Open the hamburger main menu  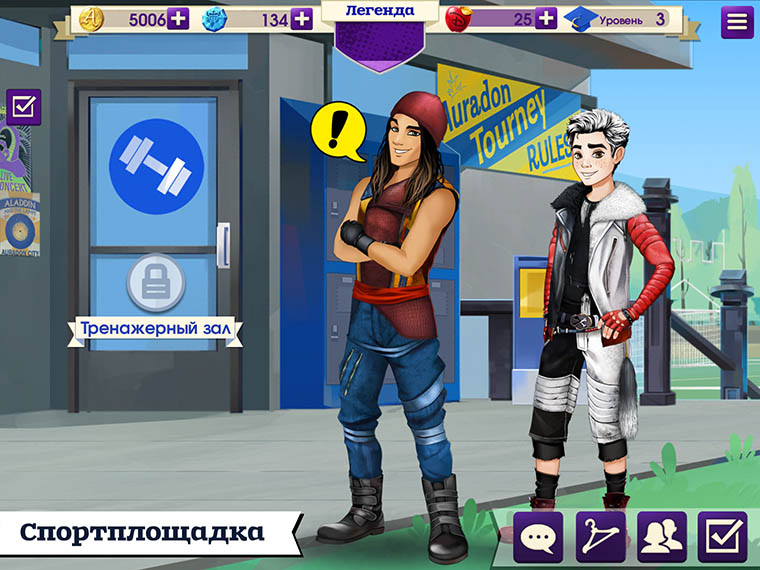click(x=738, y=22)
